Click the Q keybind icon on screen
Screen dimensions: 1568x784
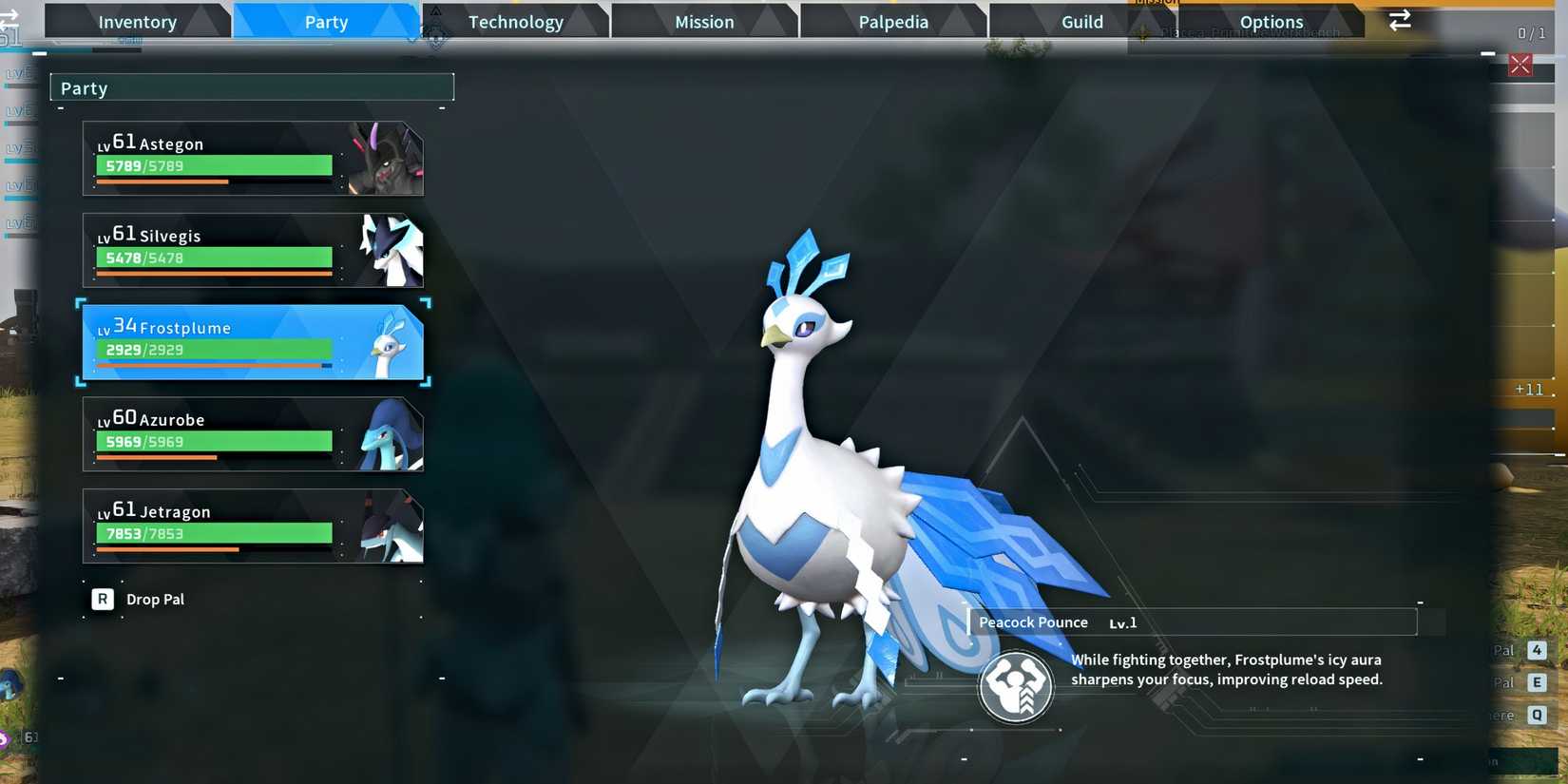point(1538,715)
